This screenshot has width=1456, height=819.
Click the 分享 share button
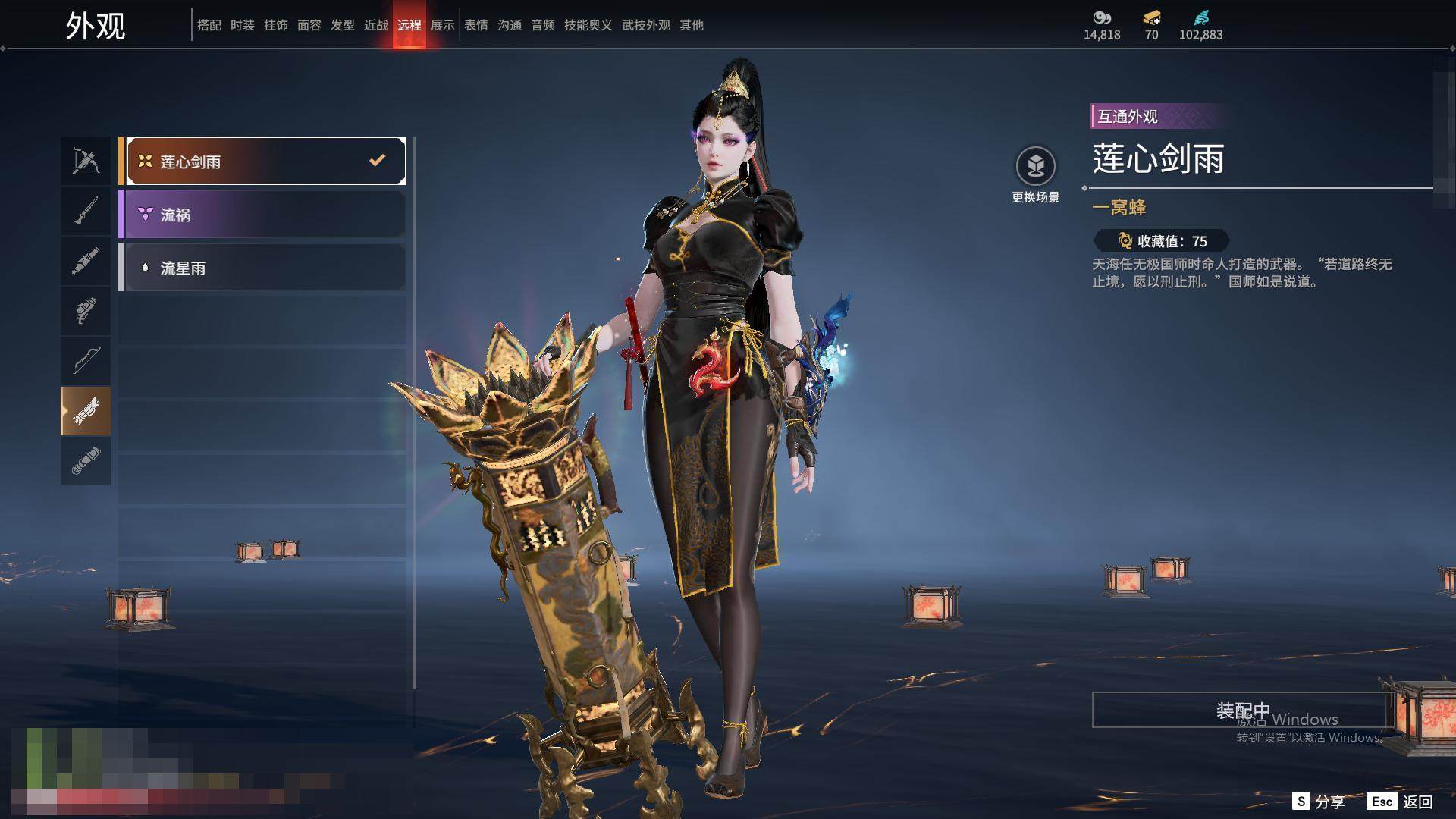1319,802
